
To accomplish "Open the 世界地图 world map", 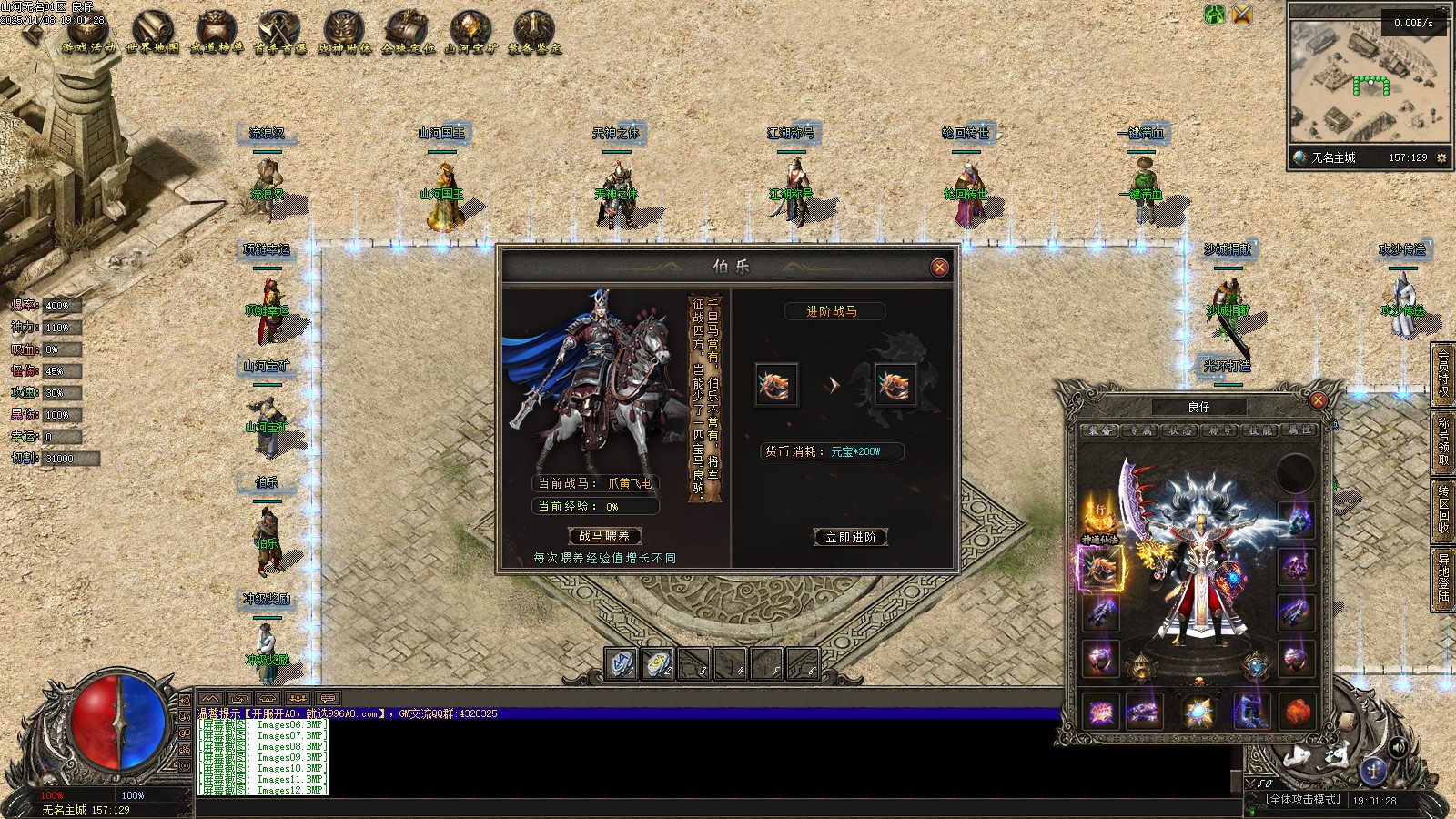I will 153,32.
